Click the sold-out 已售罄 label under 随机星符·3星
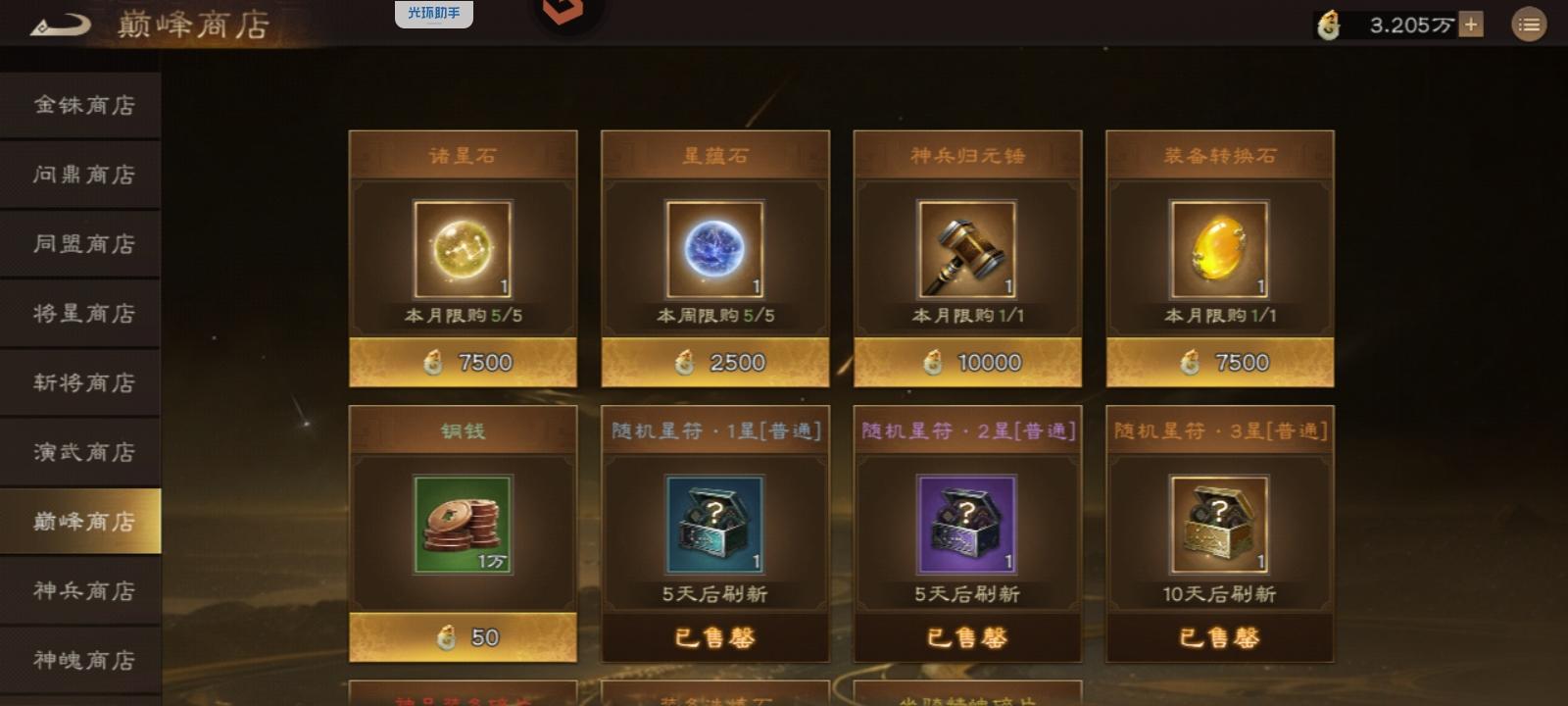1568x706 pixels. [1218, 635]
